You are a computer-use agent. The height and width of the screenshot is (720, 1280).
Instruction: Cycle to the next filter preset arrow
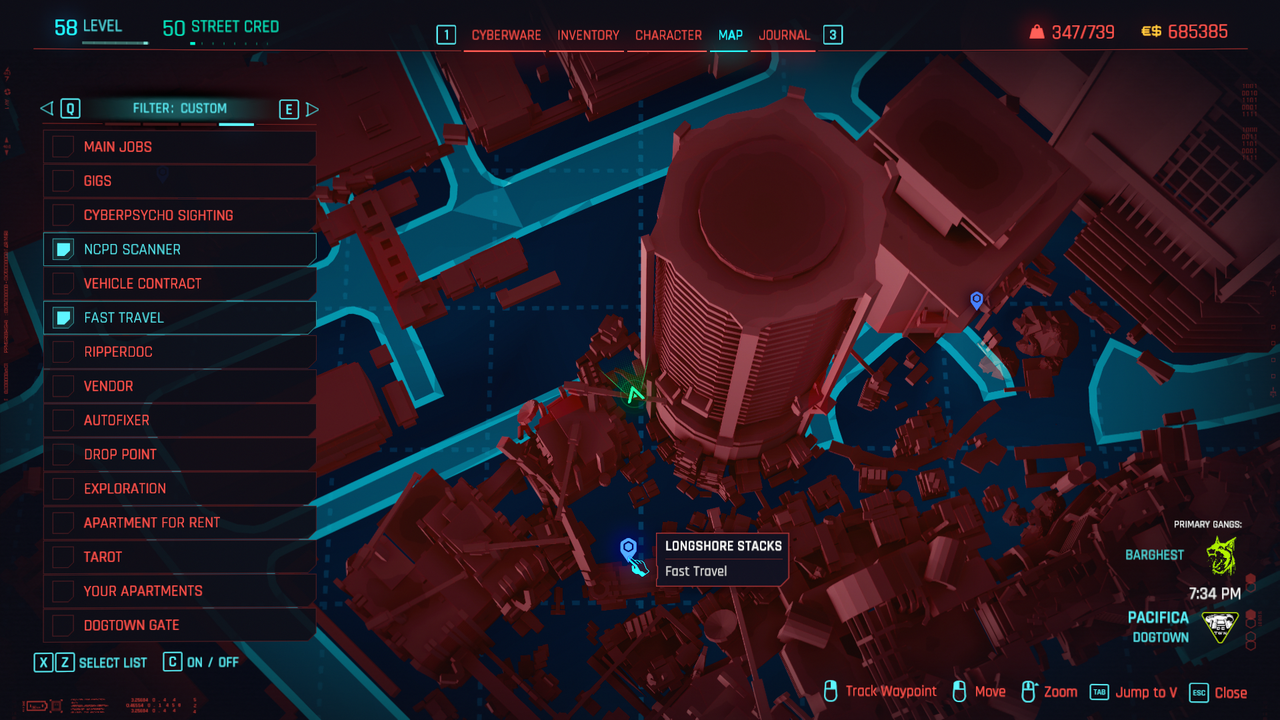(x=312, y=109)
